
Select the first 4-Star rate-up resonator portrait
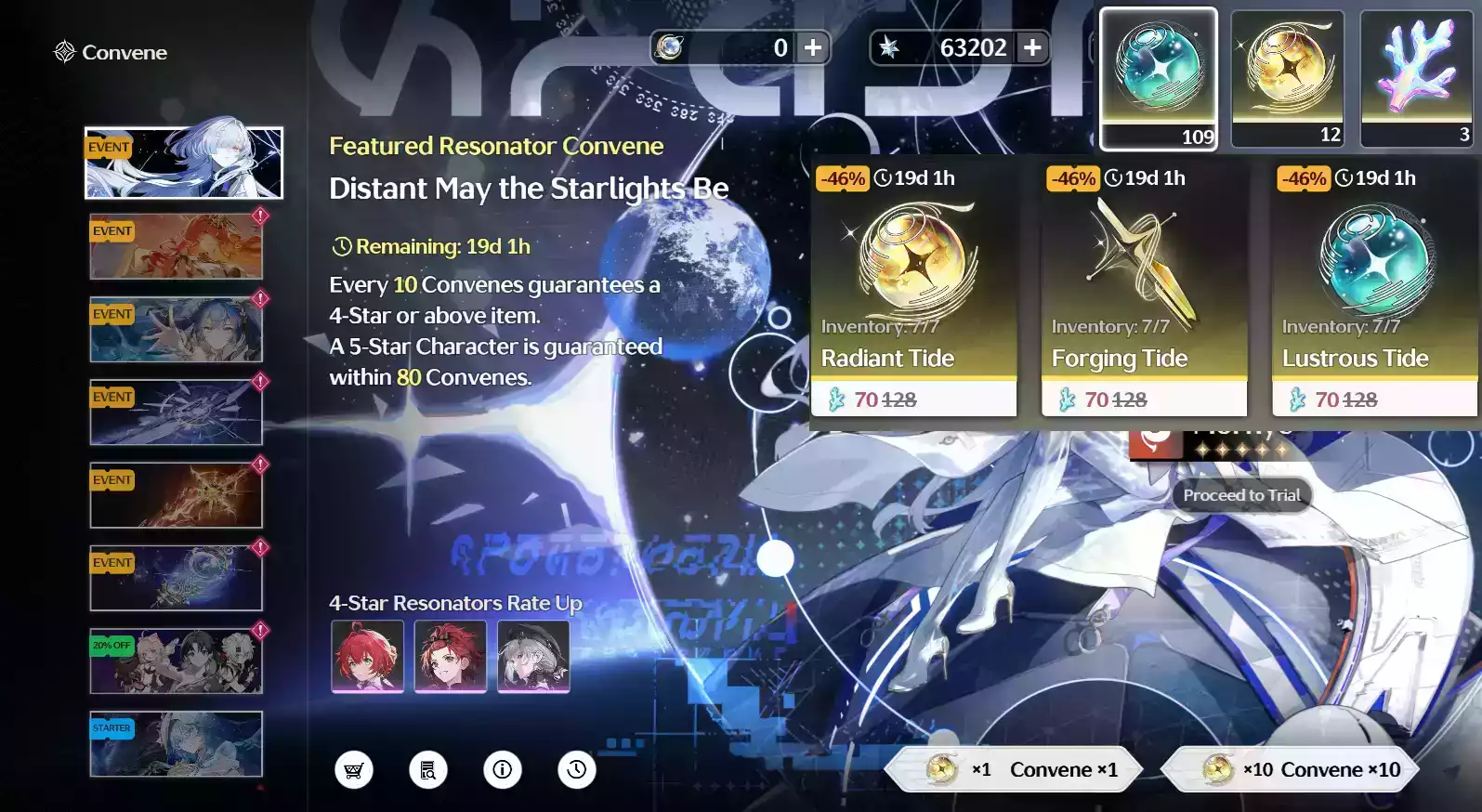pyautogui.click(x=368, y=656)
